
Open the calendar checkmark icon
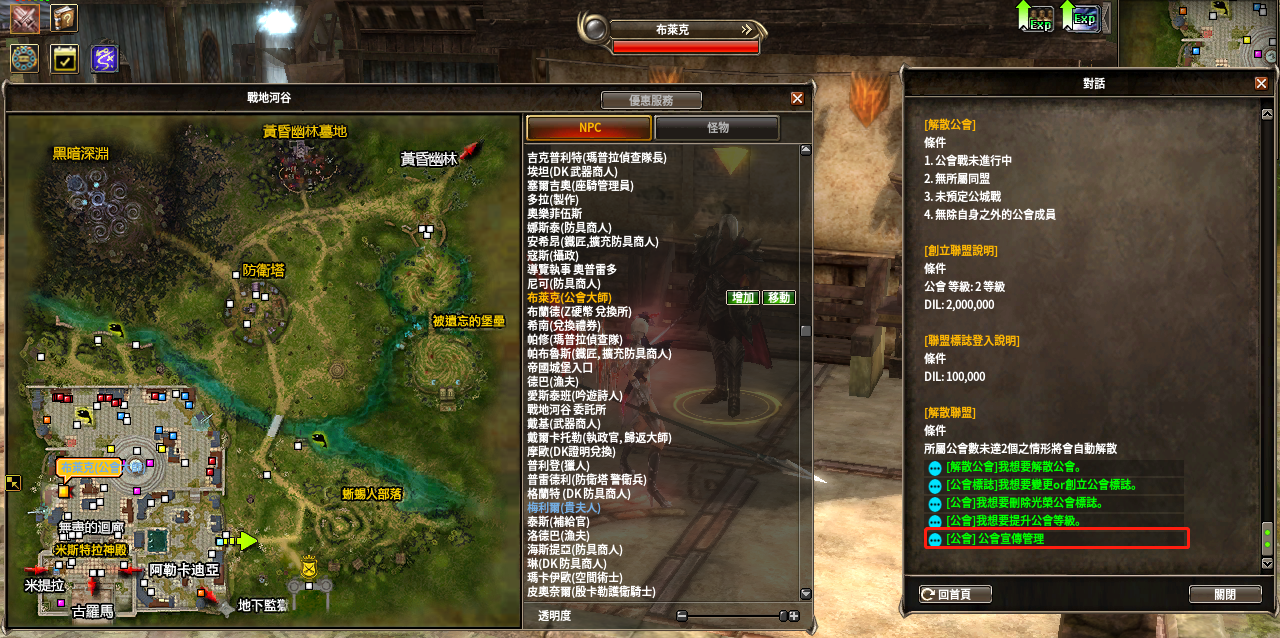(64, 58)
